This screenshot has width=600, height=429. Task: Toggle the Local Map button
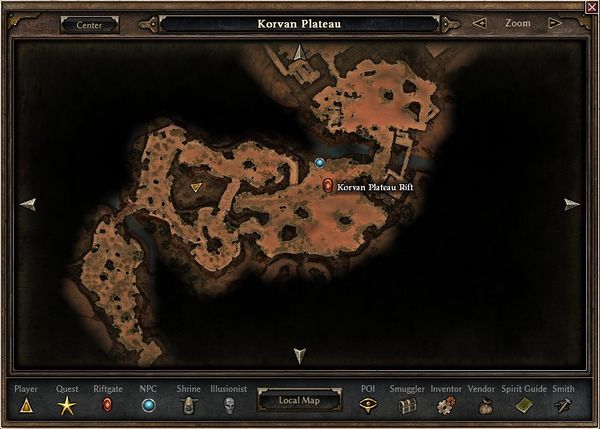tap(298, 401)
